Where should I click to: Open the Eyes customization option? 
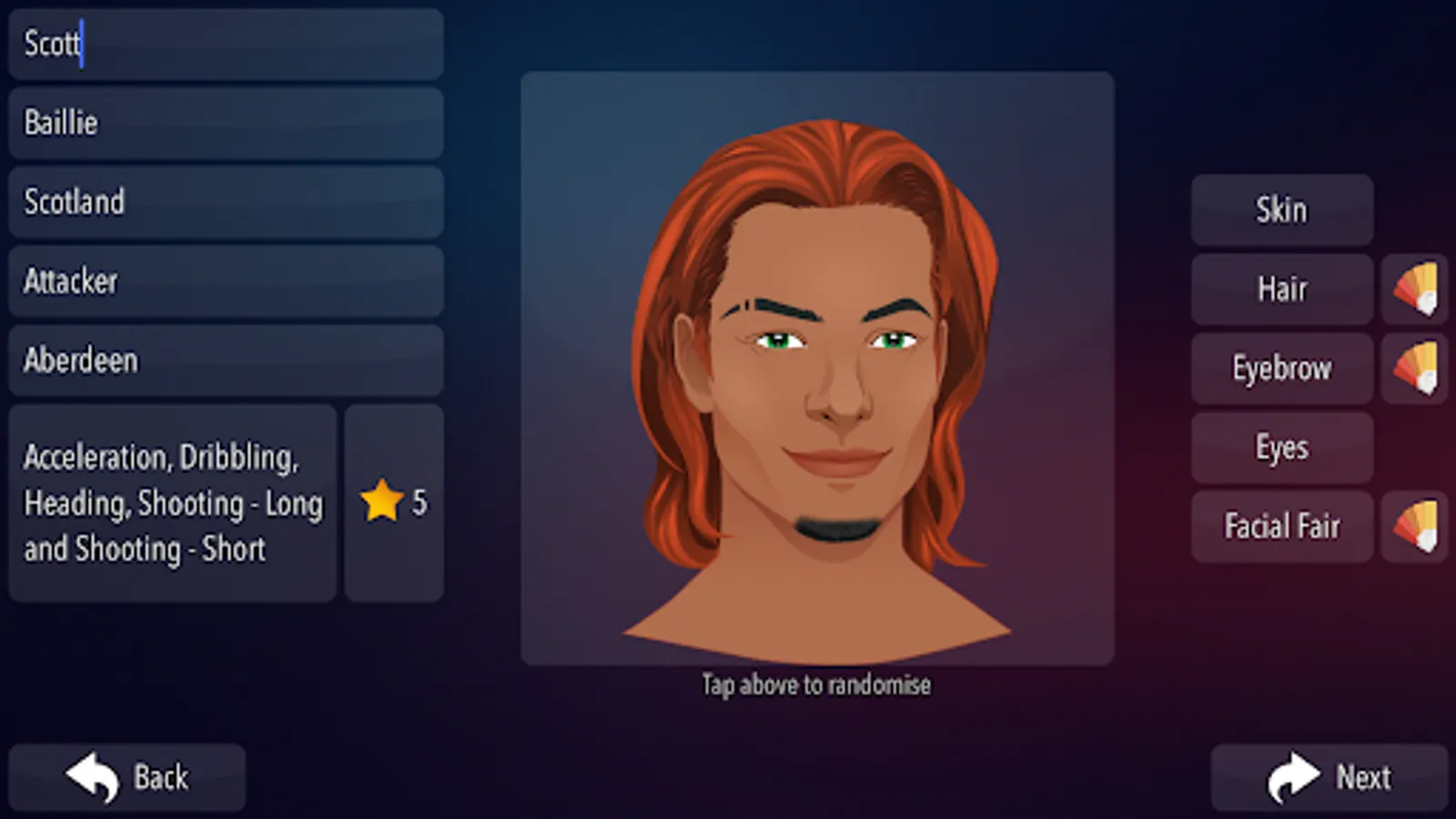click(x=1281, y=448)
